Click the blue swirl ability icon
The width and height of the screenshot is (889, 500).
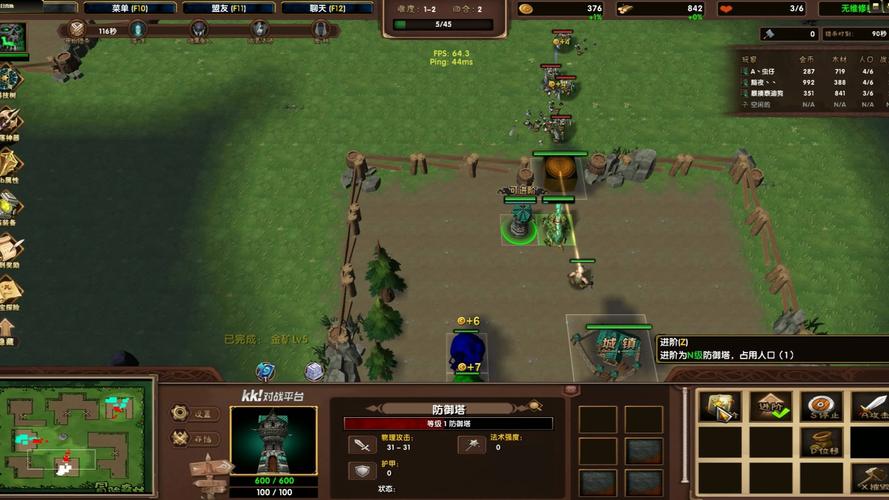click(x=265, y=371)
